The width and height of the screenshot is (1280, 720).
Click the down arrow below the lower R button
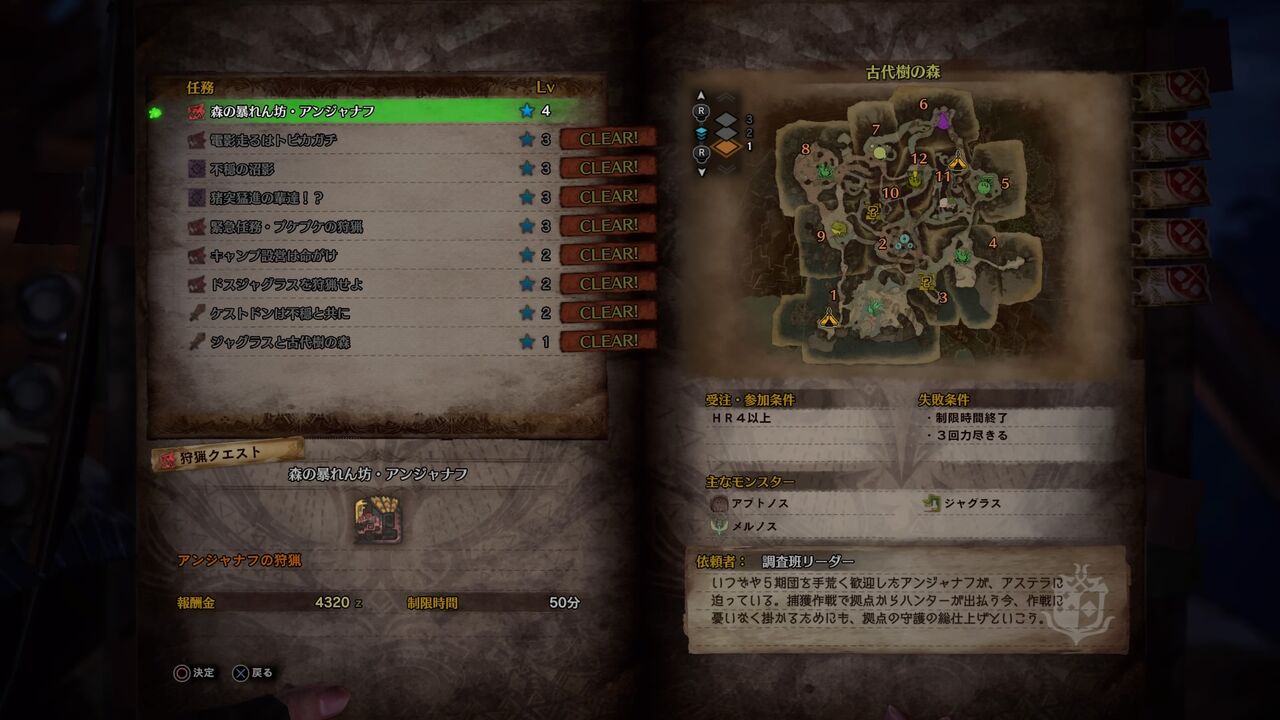pos(701,172)
